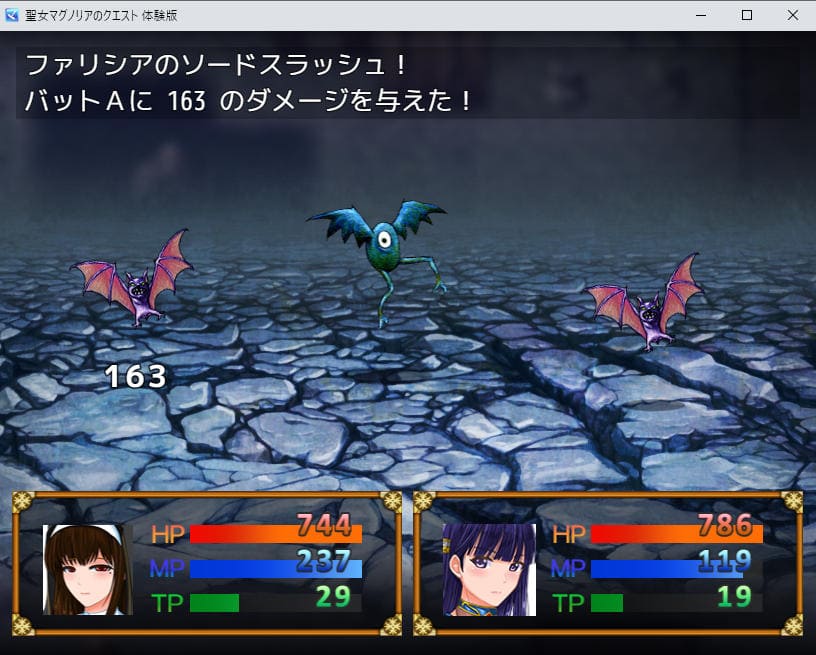Screen dimensions: 816x655
Task: Select the purple-haired heroine's portrait
Action: (x=489, y=569)
